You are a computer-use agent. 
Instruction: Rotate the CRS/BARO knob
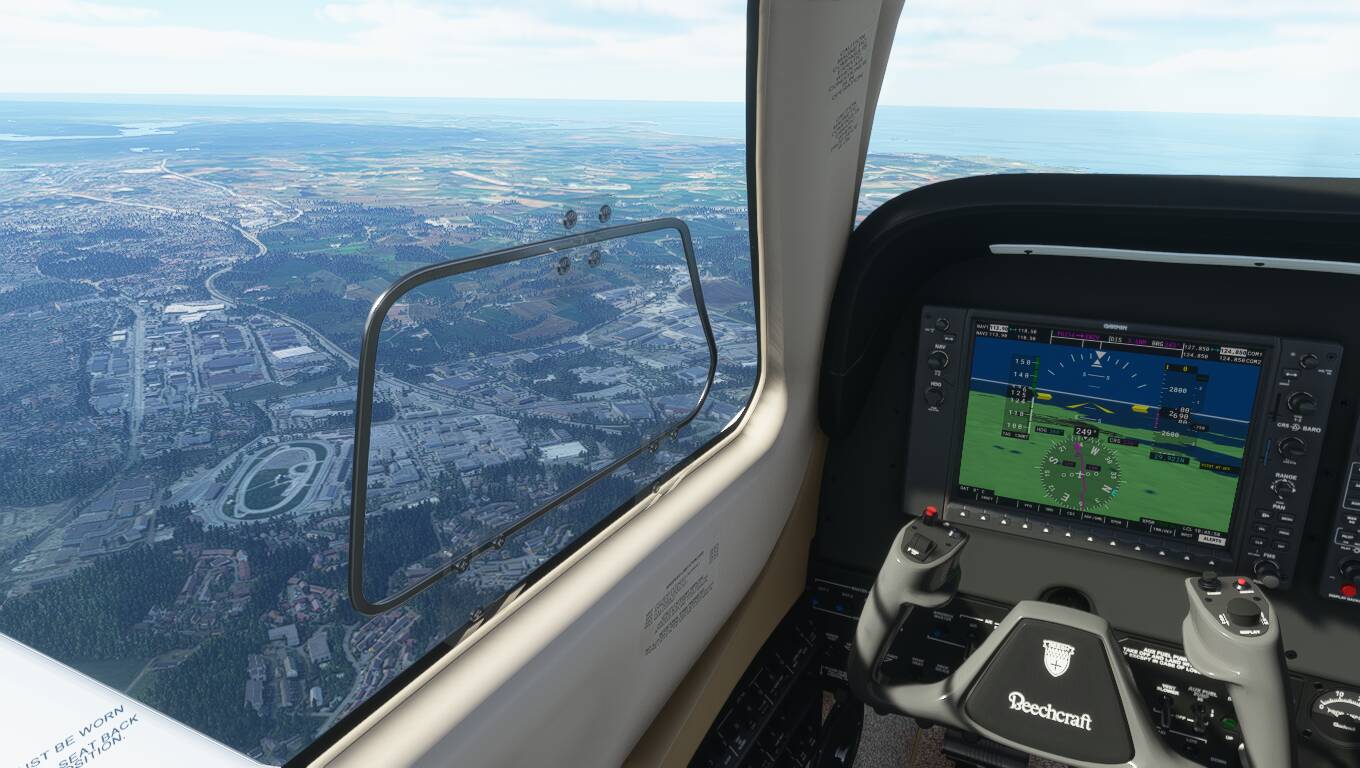[x=1292, y=447]
